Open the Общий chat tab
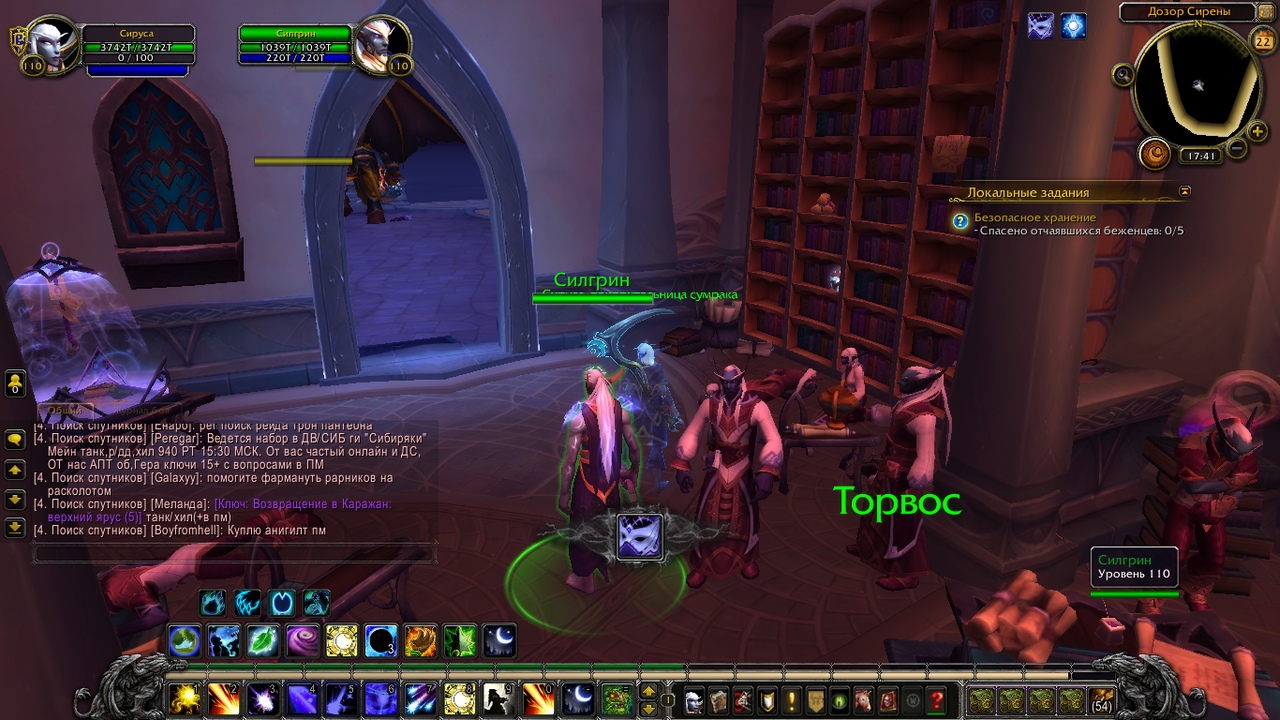The width and height of the screenshot is (1280, 720). pos(67,410)
